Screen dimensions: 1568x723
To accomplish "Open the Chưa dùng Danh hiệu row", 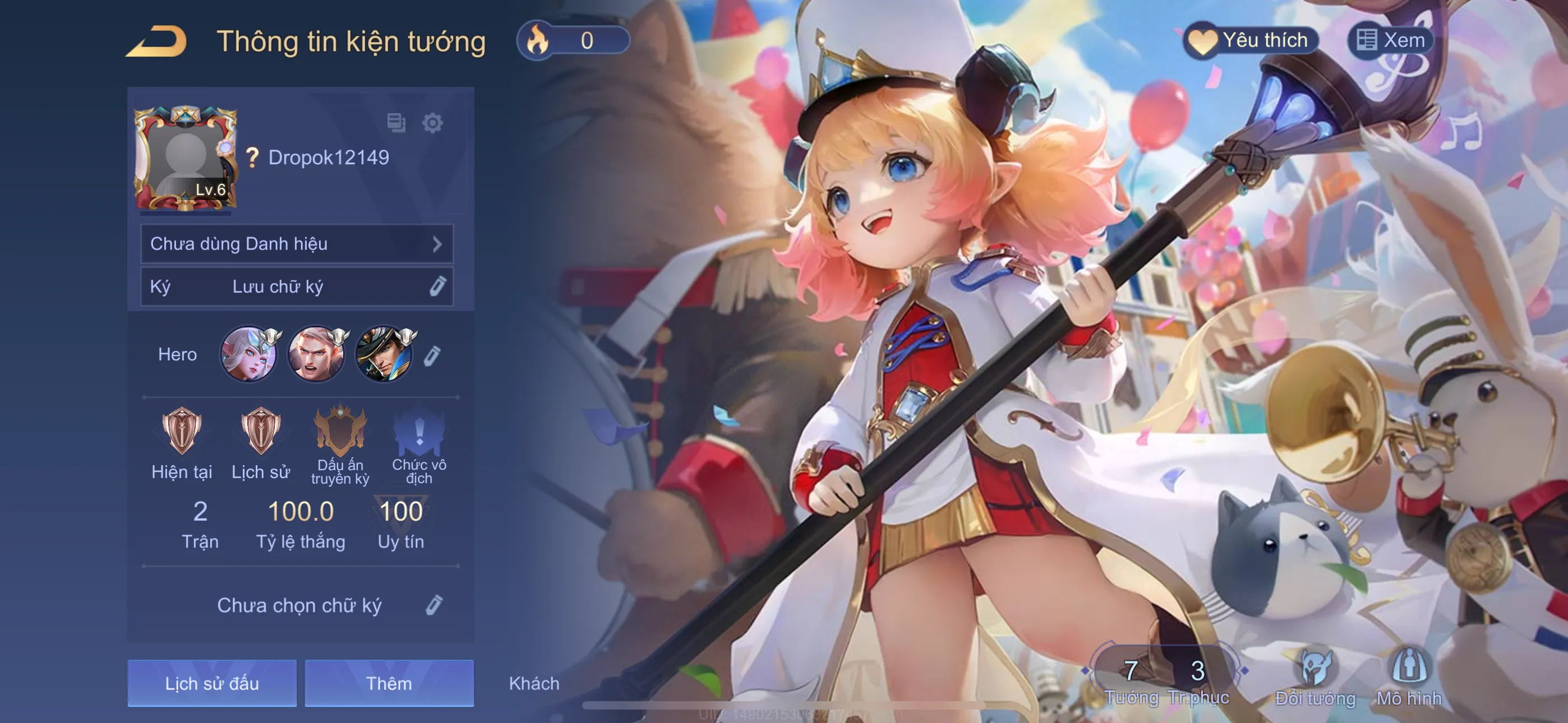I will pyautogui.click(x=297, y=244).
